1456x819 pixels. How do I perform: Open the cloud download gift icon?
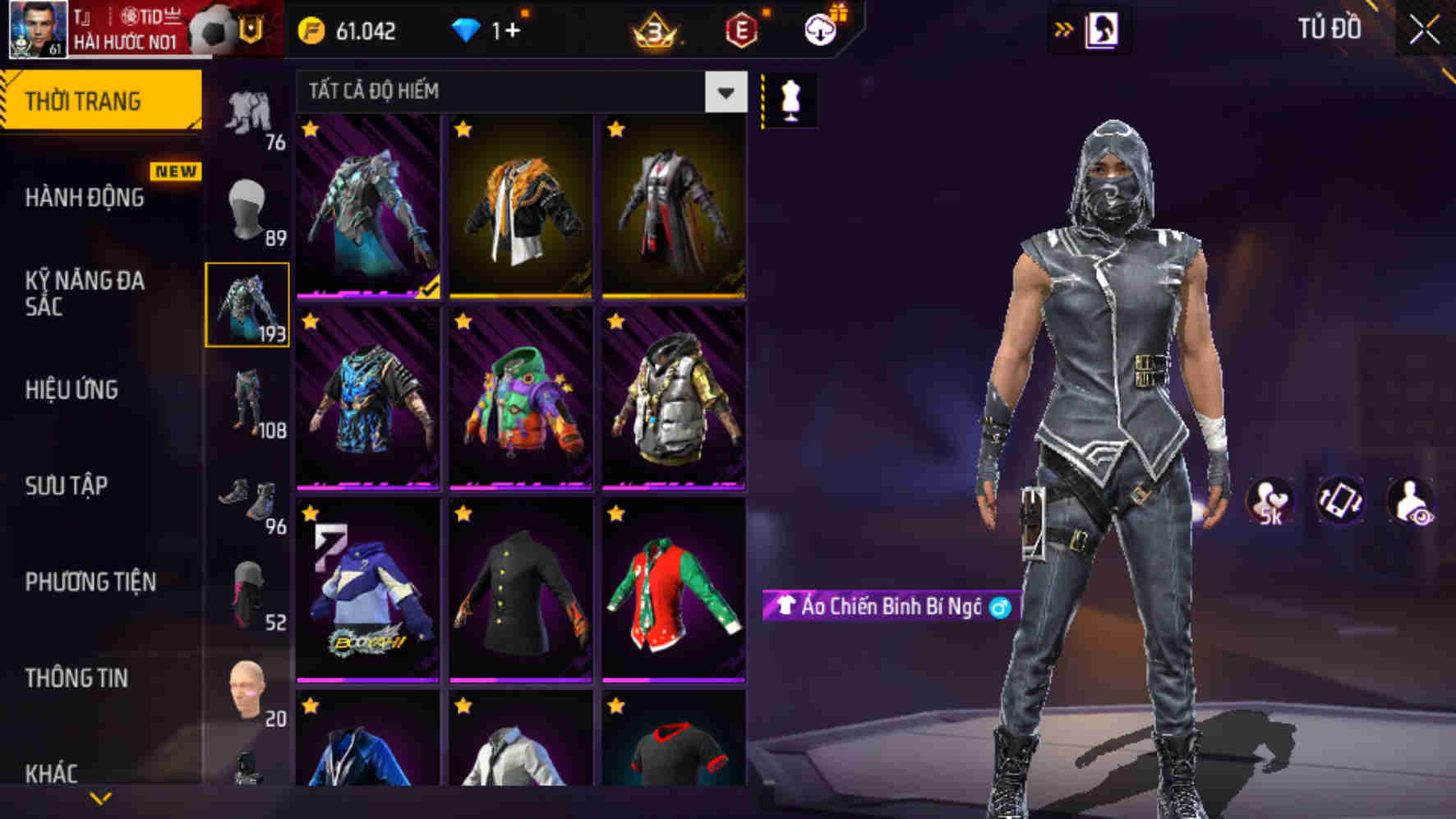[x=819, y=30]
